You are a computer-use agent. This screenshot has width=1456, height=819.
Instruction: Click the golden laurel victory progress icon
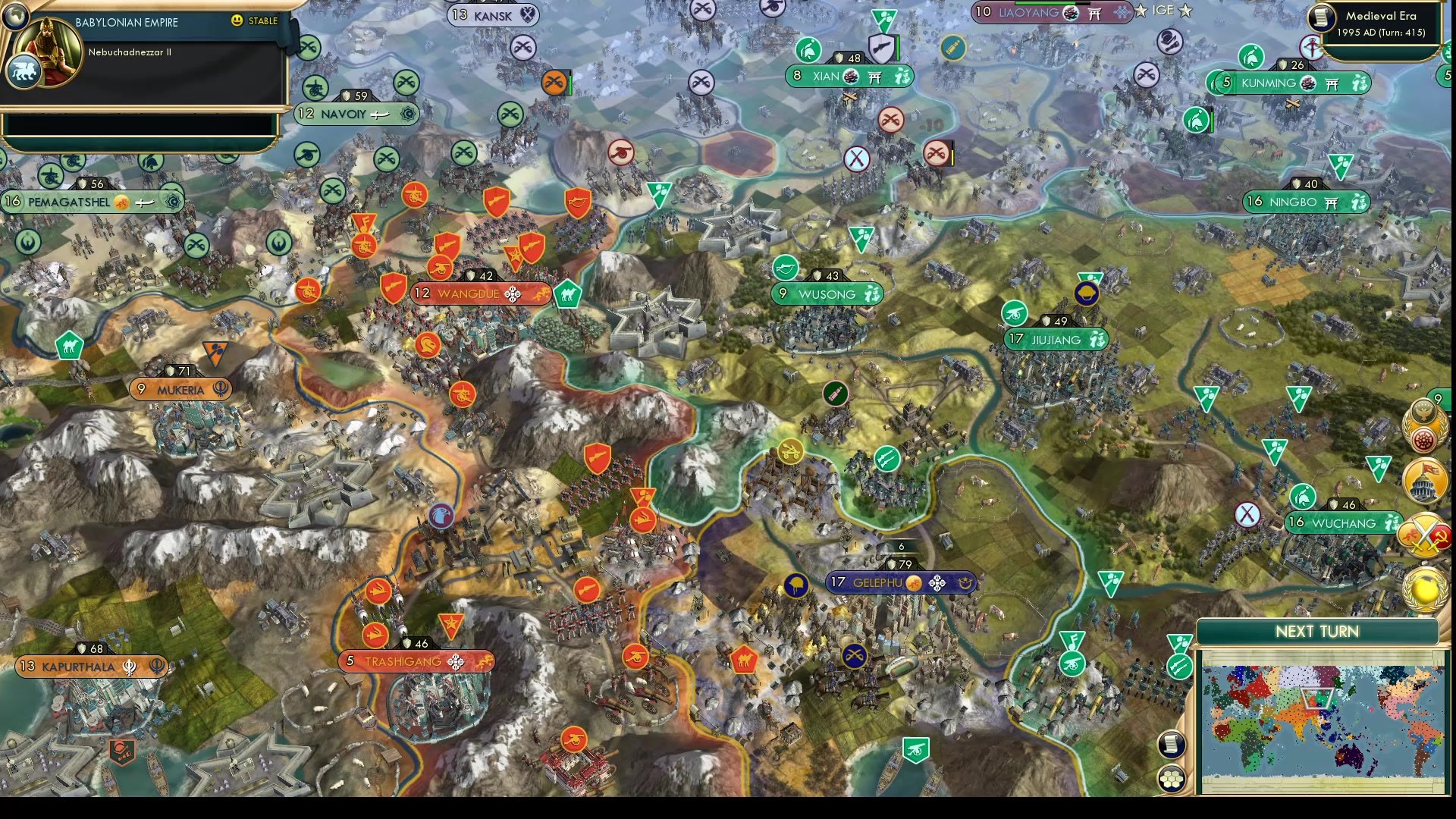(x=1423, y=588)
